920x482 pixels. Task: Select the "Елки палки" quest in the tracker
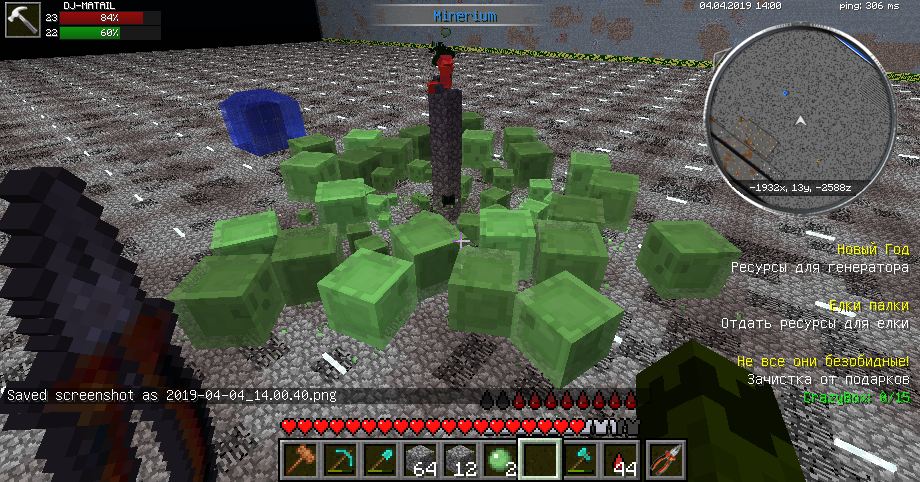(x=869, y=306)
